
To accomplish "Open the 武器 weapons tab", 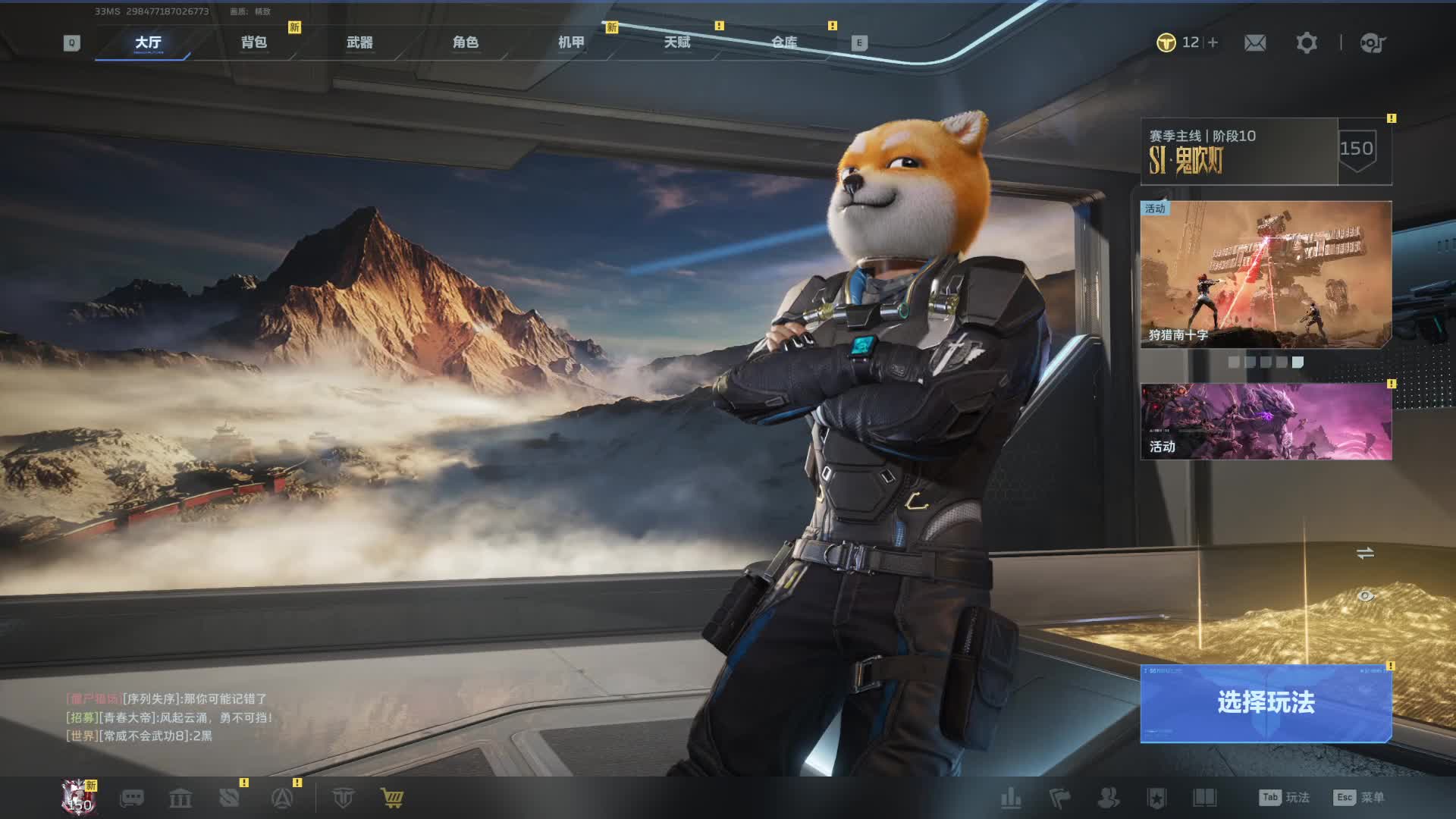I will (359, 42).
